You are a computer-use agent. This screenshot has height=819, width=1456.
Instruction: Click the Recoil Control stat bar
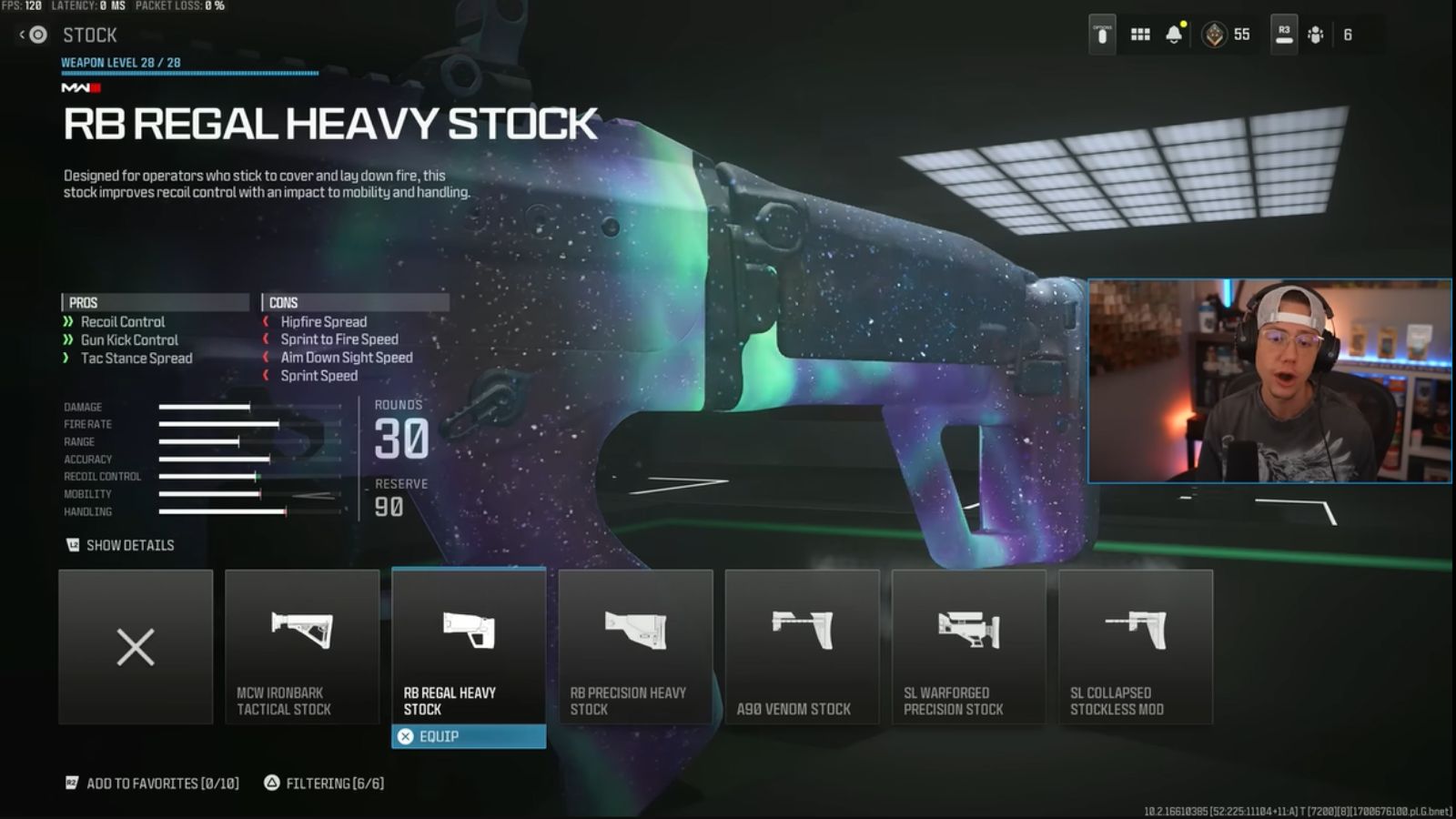click(209, 476)
